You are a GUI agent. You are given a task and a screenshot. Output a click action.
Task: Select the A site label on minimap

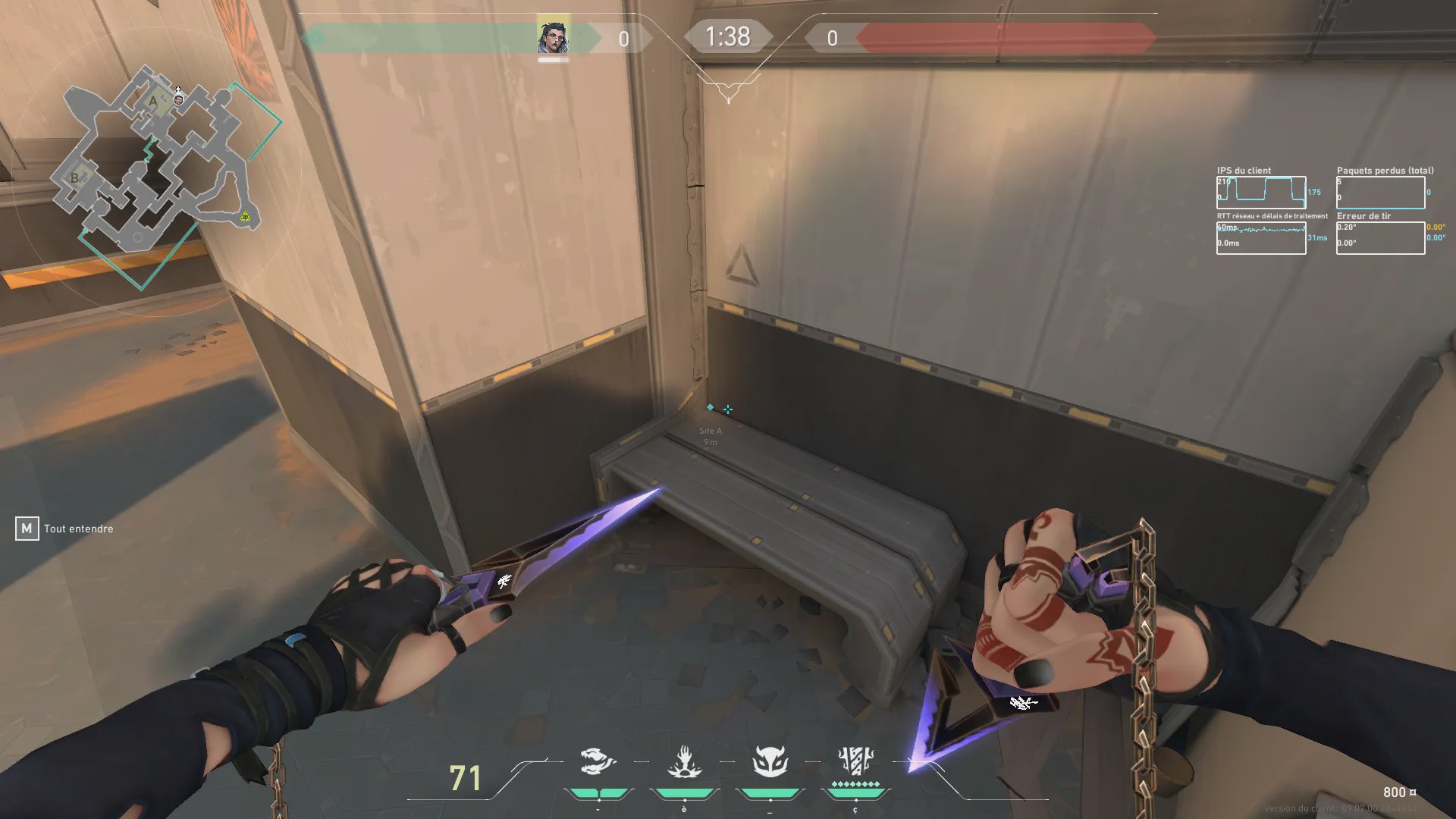coord(153,101)
